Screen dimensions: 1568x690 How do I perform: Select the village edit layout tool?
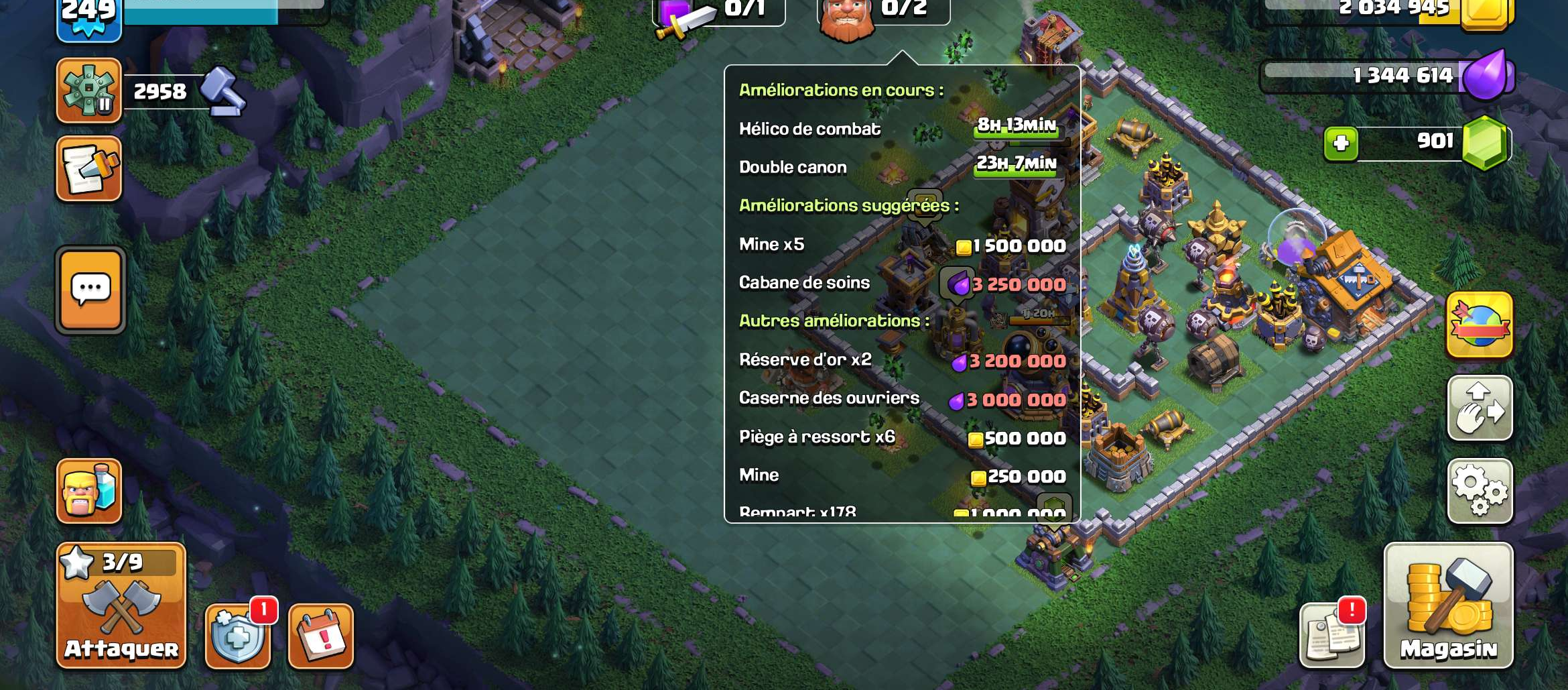(1480, 408)
